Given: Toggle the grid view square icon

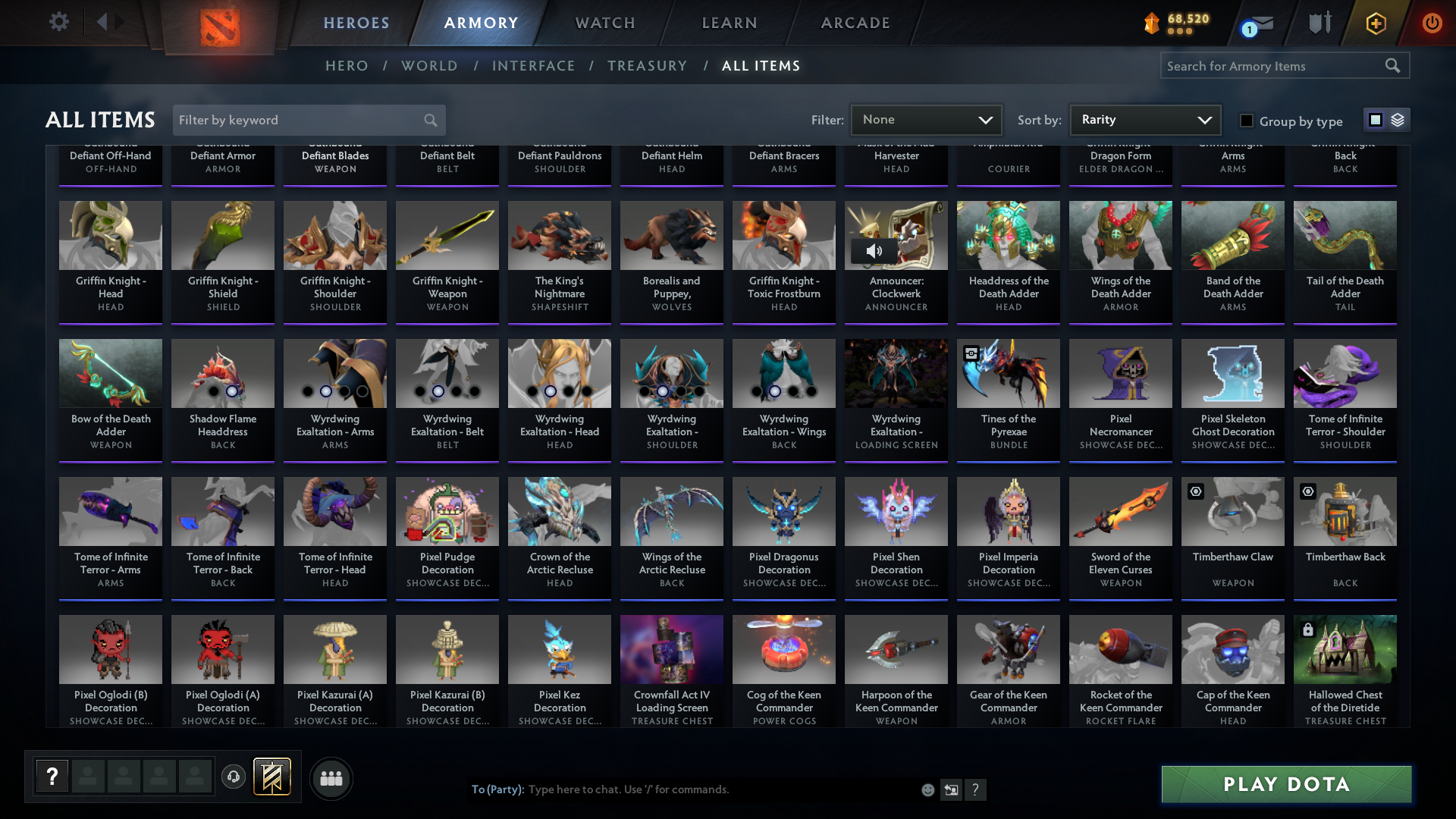Looking at the screenshot, I should 1375,119.
